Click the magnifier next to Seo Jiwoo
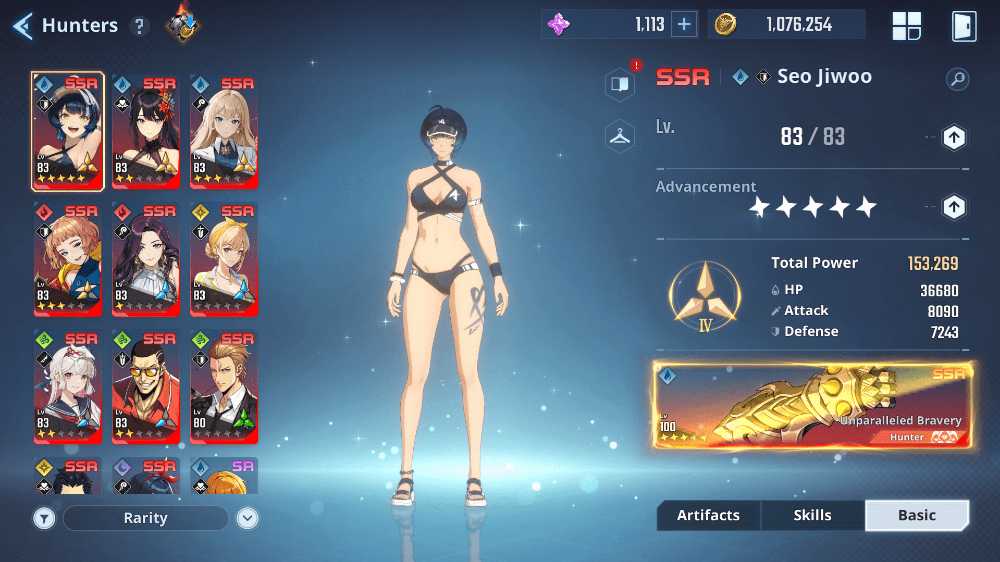1000x562 pixels. click(x=958, y=79)
